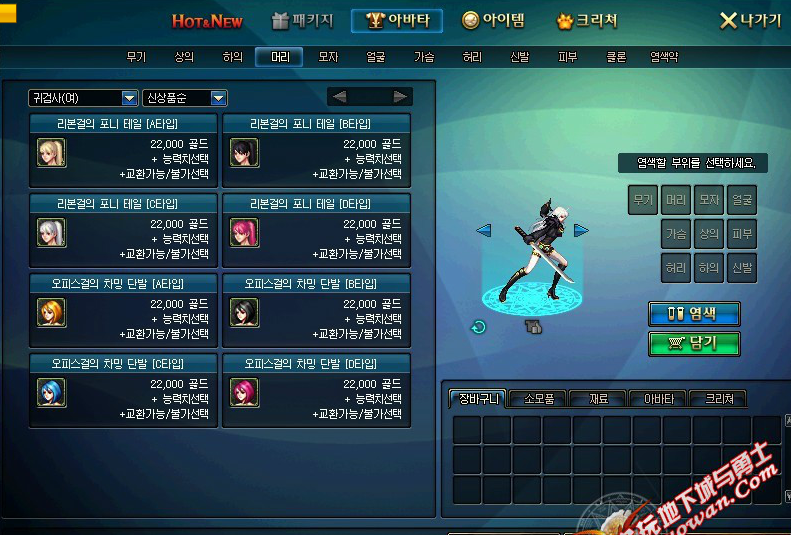
Task: Choose the 모자 category tab
Action: click(x=328, y=57)
